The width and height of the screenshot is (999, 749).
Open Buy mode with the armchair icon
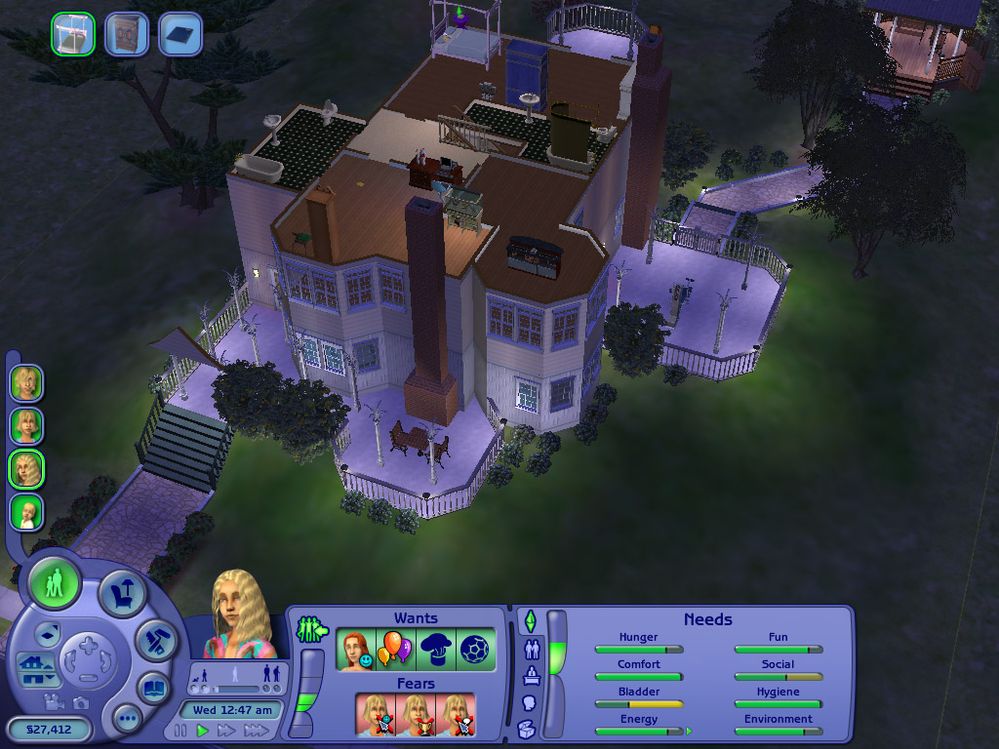(x=122, y=593)
